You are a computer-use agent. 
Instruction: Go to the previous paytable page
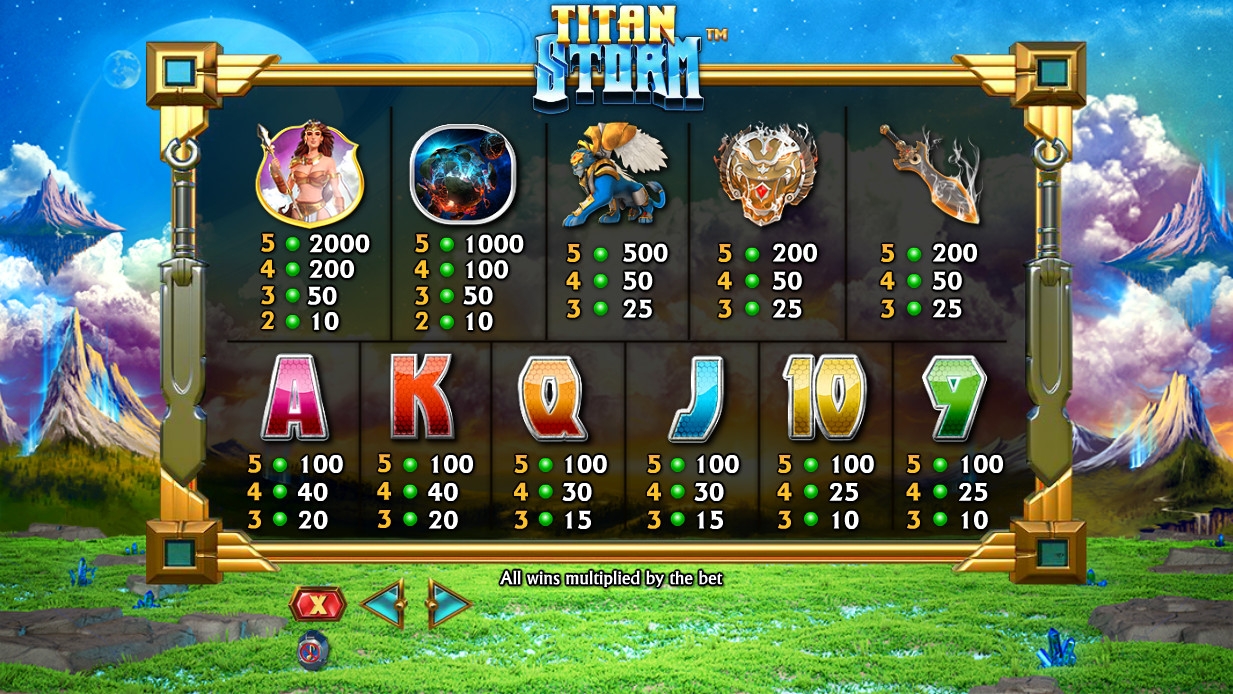381,604
